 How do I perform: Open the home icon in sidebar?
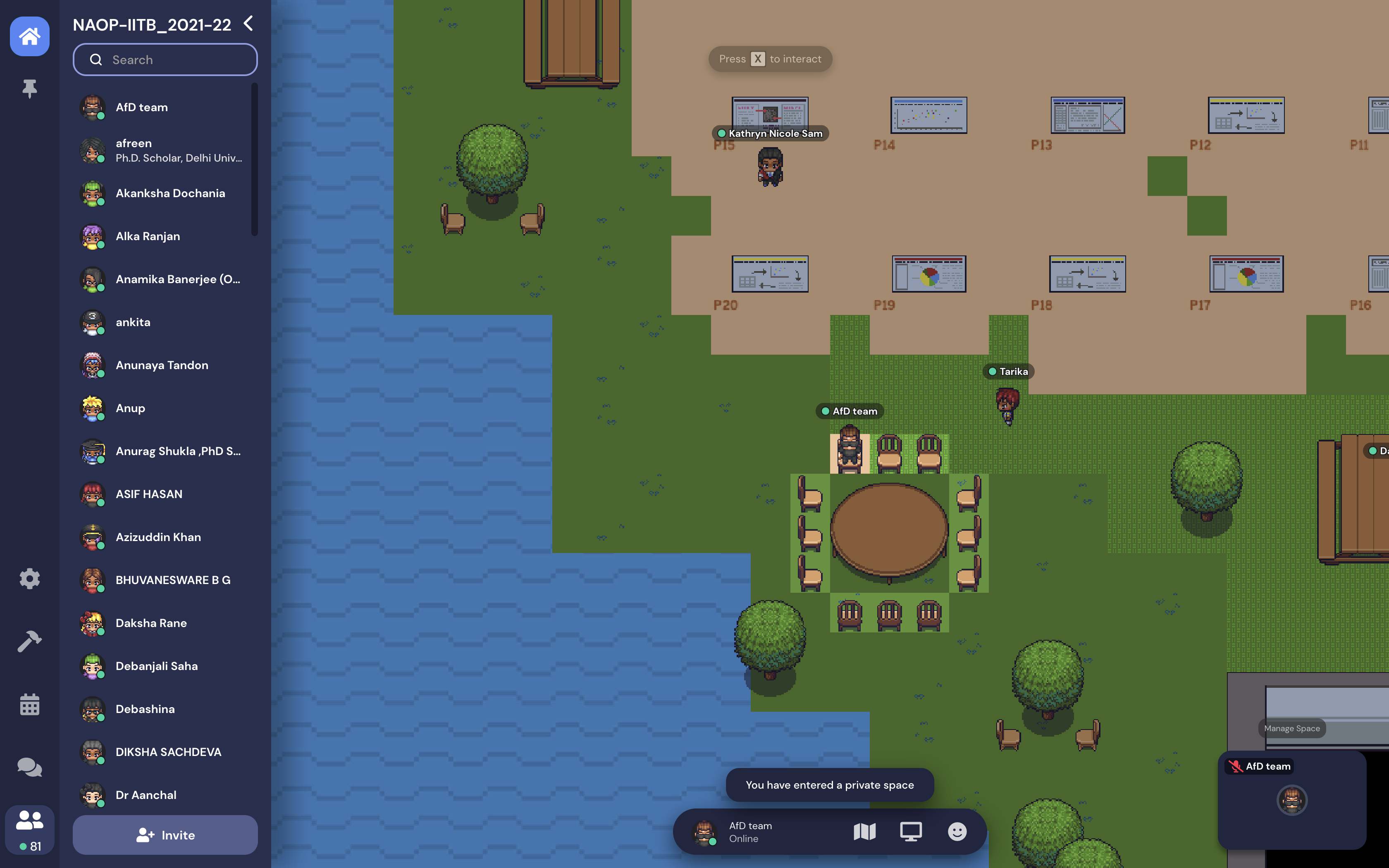(x=30, y=37)
